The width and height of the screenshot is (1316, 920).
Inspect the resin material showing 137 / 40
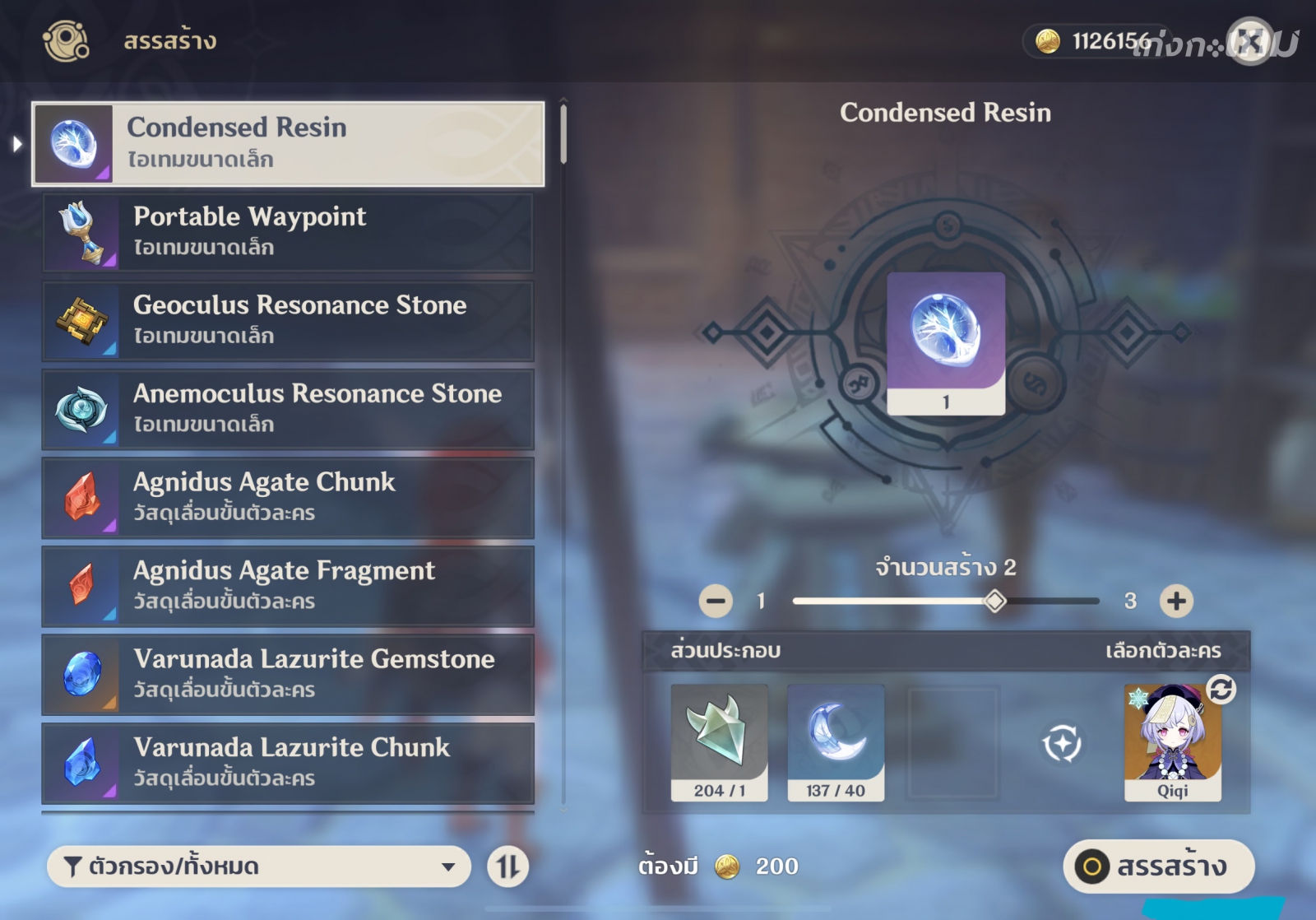pos(836,741)
